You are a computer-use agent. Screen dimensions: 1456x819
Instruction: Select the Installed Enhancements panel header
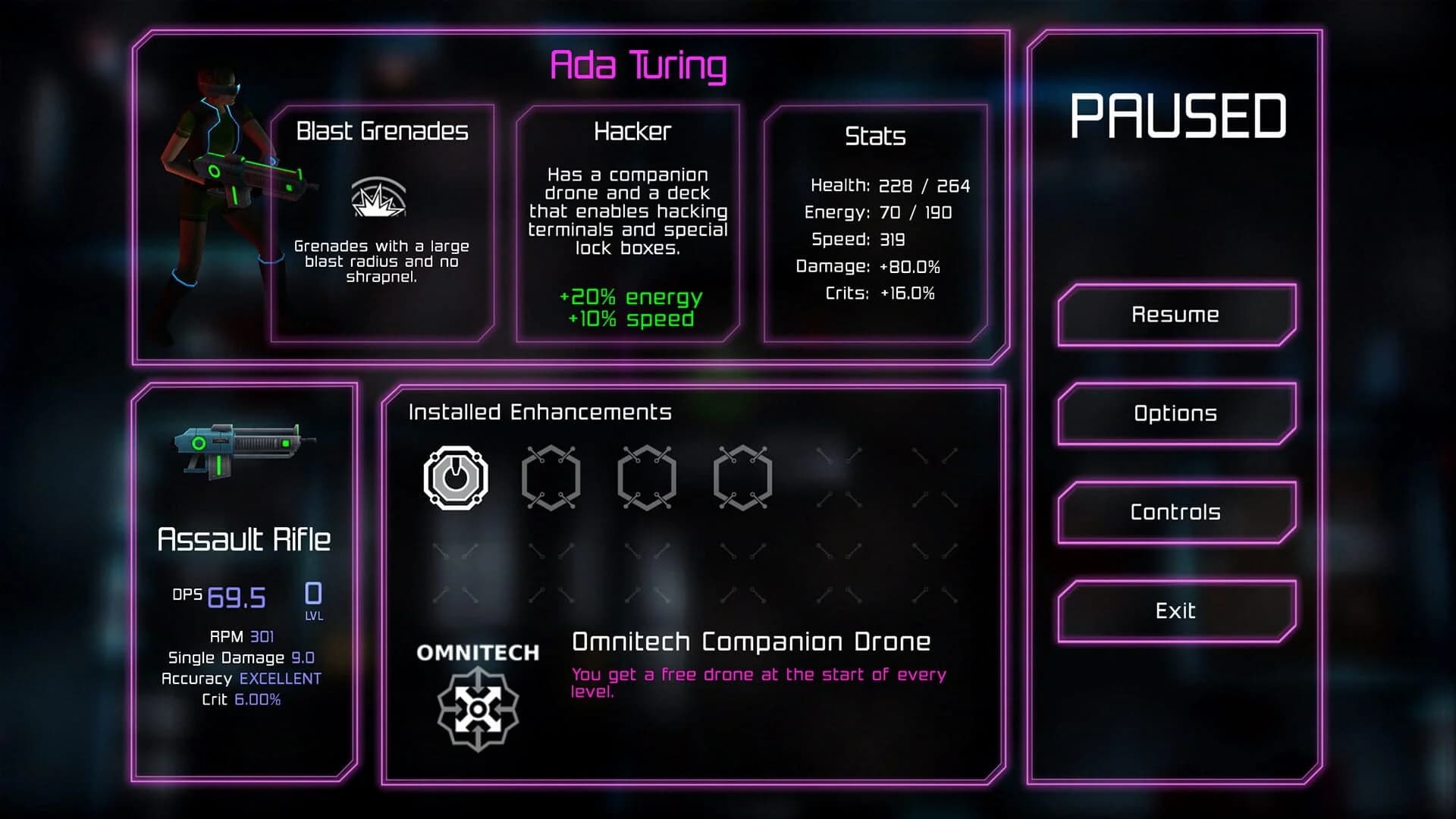pos(540,412)
